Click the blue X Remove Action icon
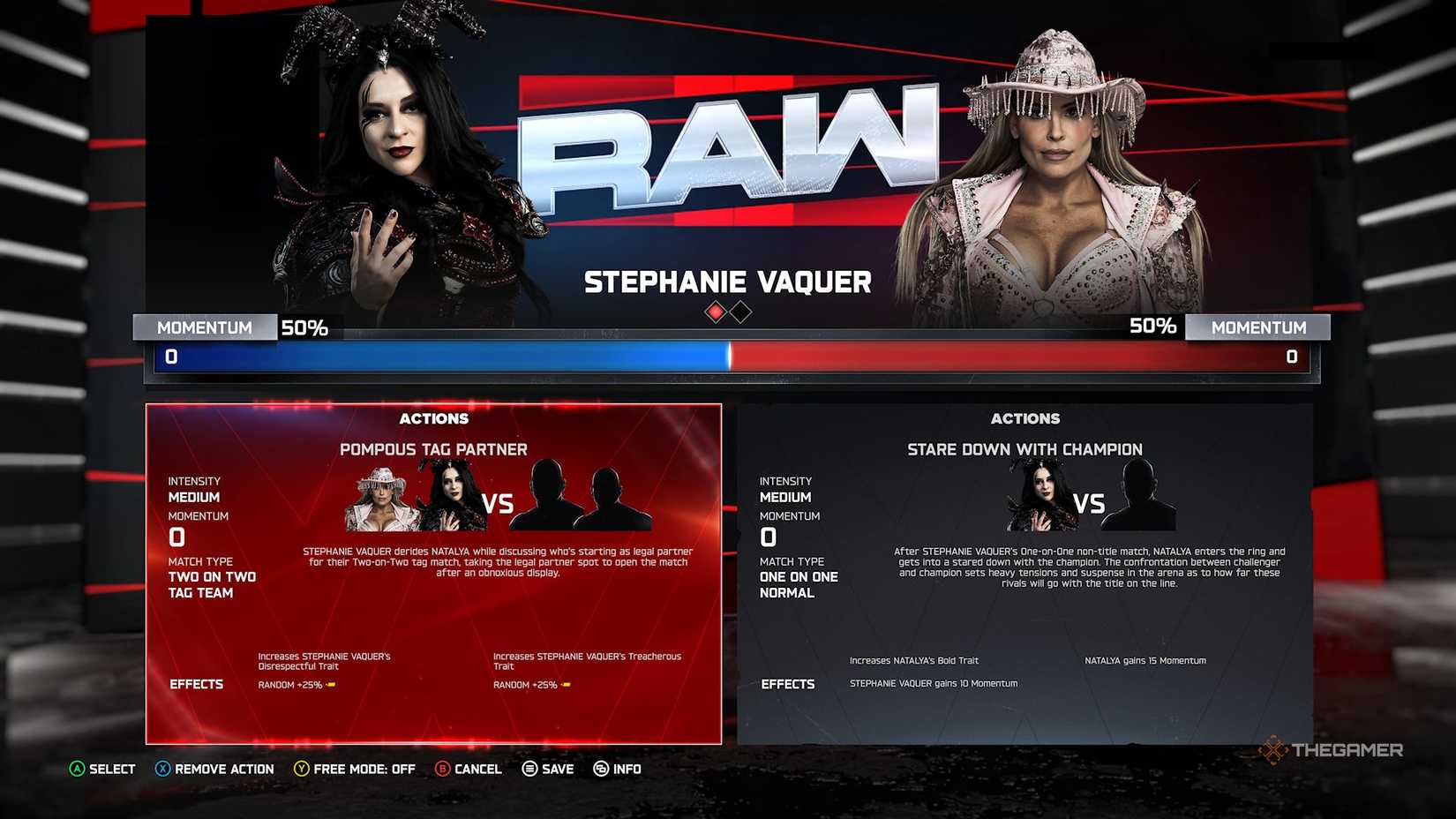The height and width of the screenshot is (819, 1456). click(x=163, y=769)
